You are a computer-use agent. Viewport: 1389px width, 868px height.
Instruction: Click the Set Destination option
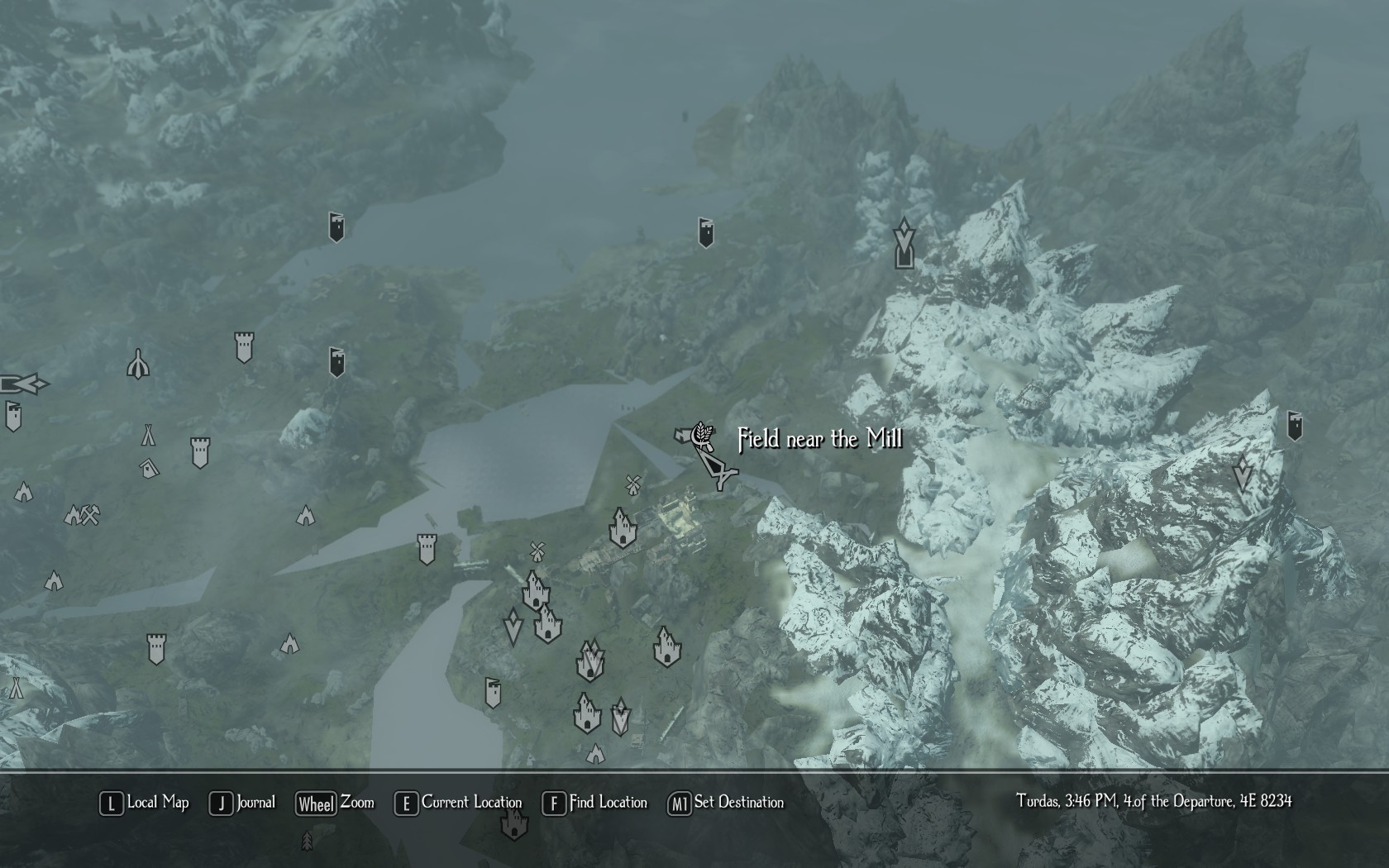click(x=726, y=803)
